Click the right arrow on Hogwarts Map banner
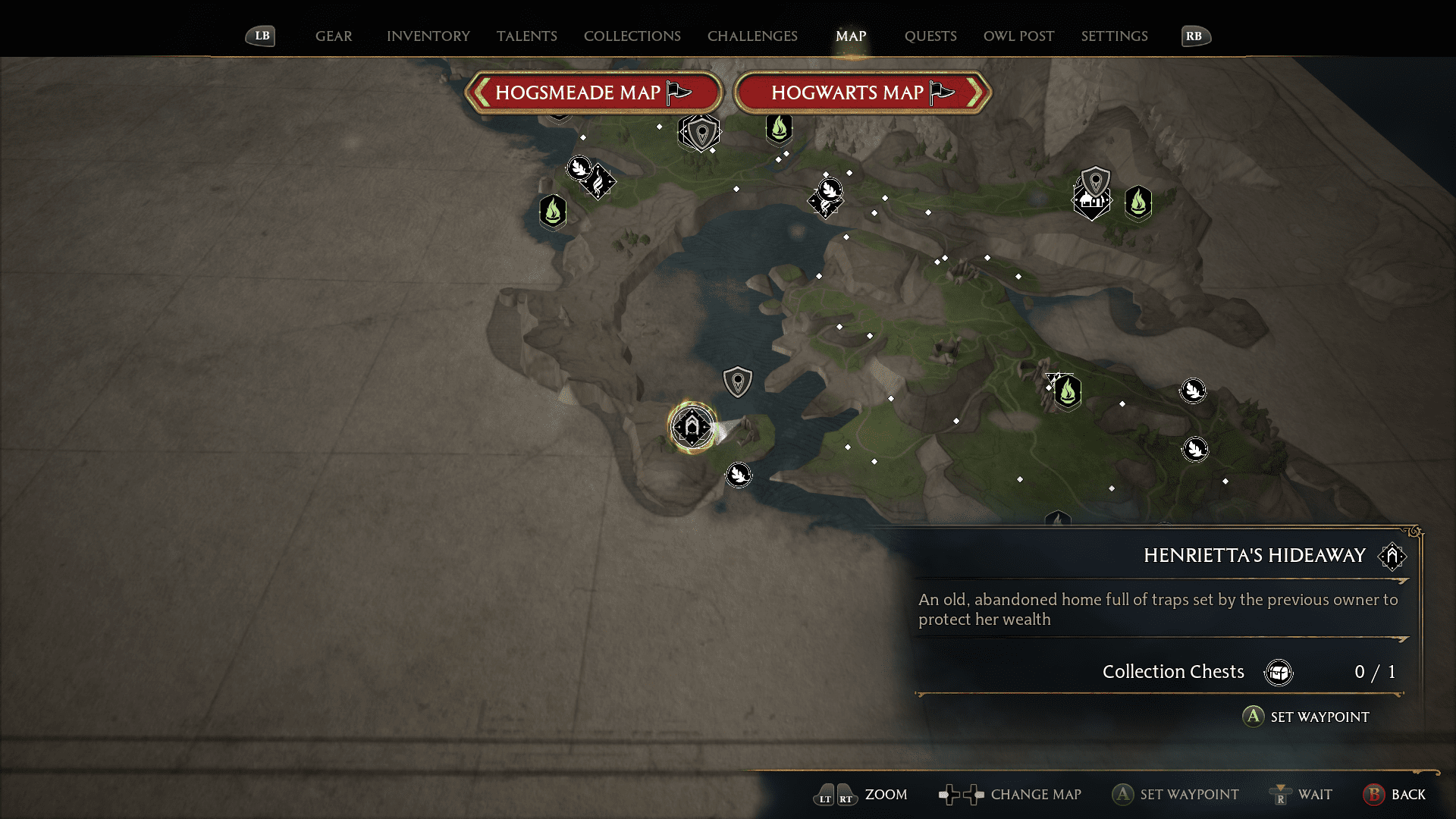This screenshot has width=1456, height=819. 977,93
